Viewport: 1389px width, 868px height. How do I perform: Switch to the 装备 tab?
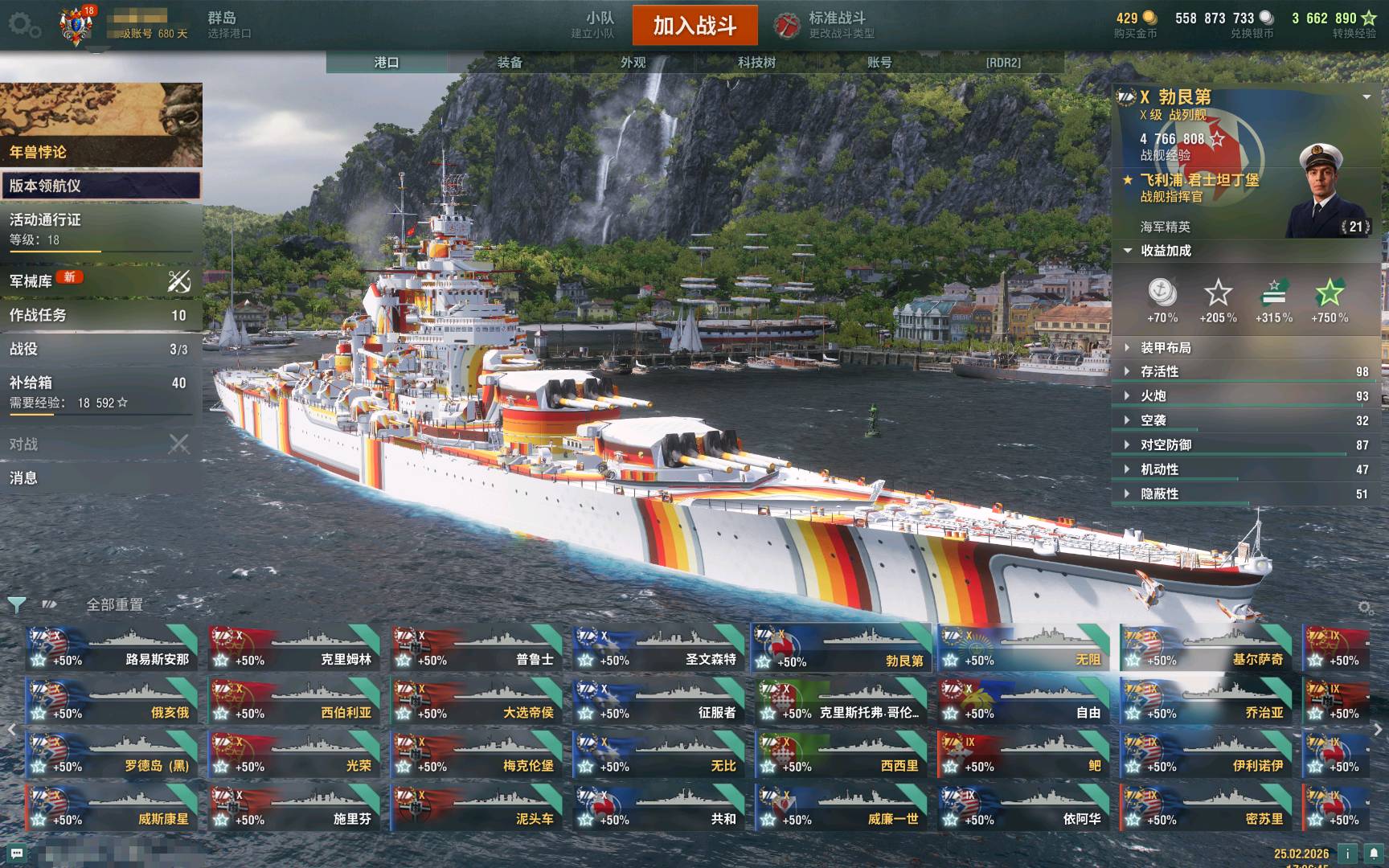pyautogui.click(x=510, y=62)
